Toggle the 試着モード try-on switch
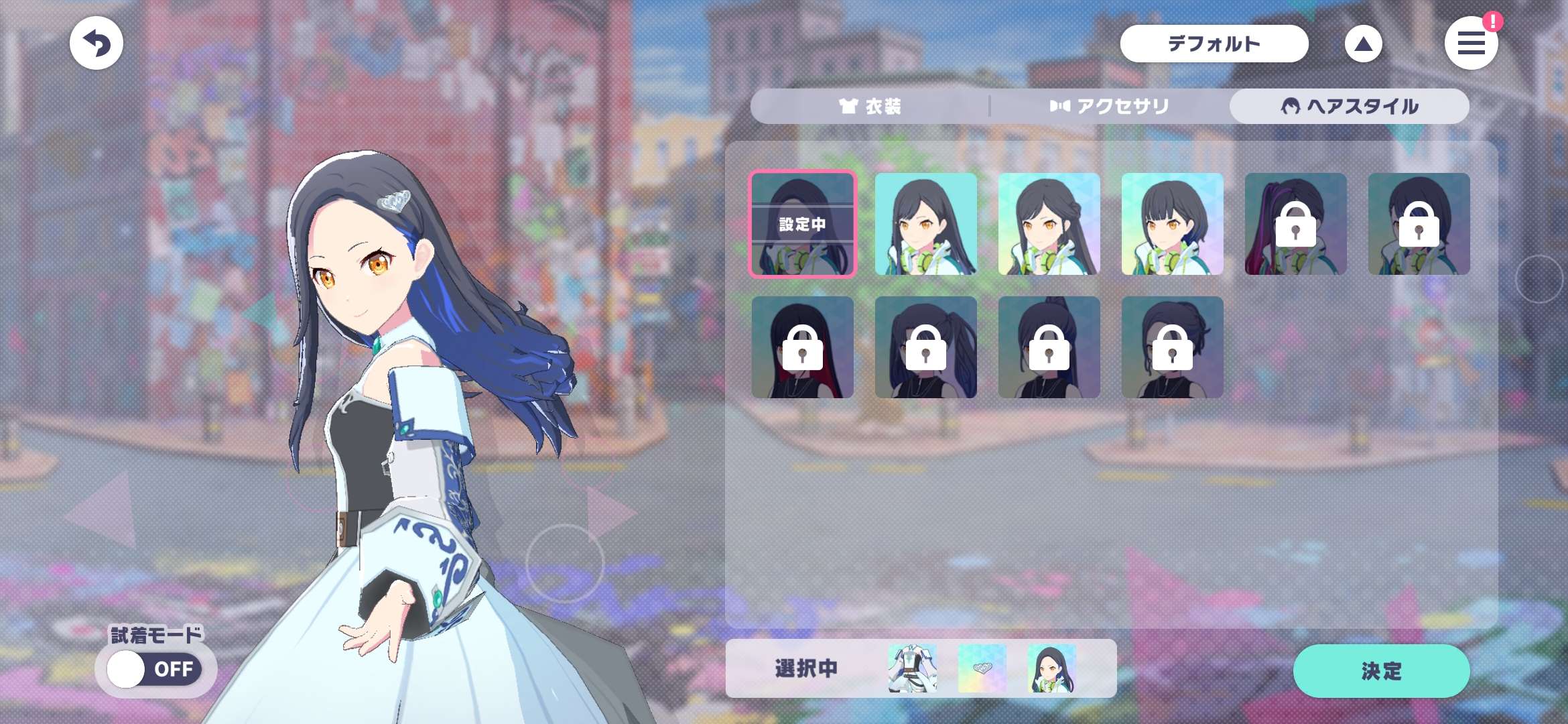Viewport: 1568px width, 724px height. point(155,668)
